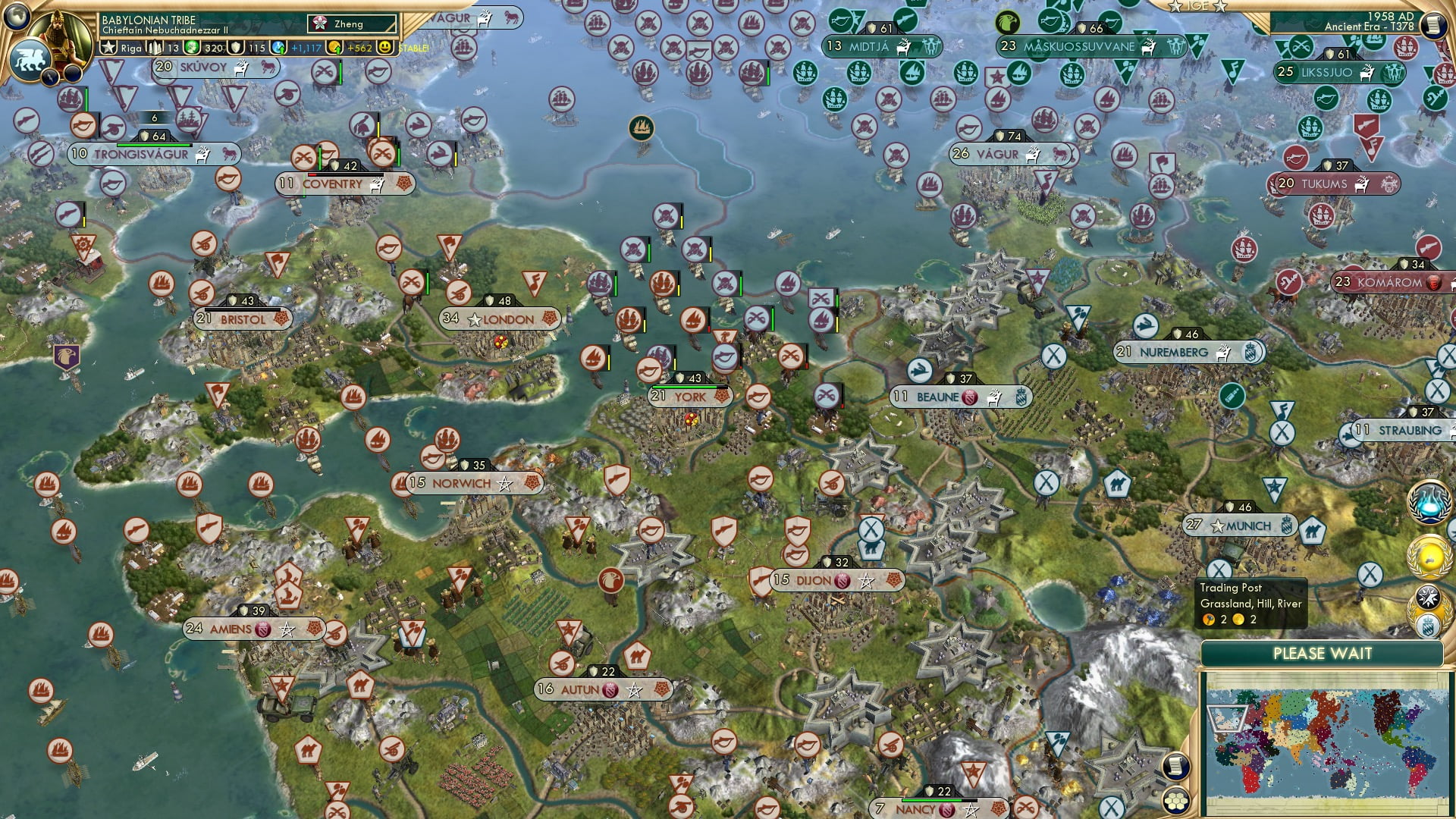The image size is (1456, 819).
Task: Open the IGE panel
Action: [x=1197, y=6]
